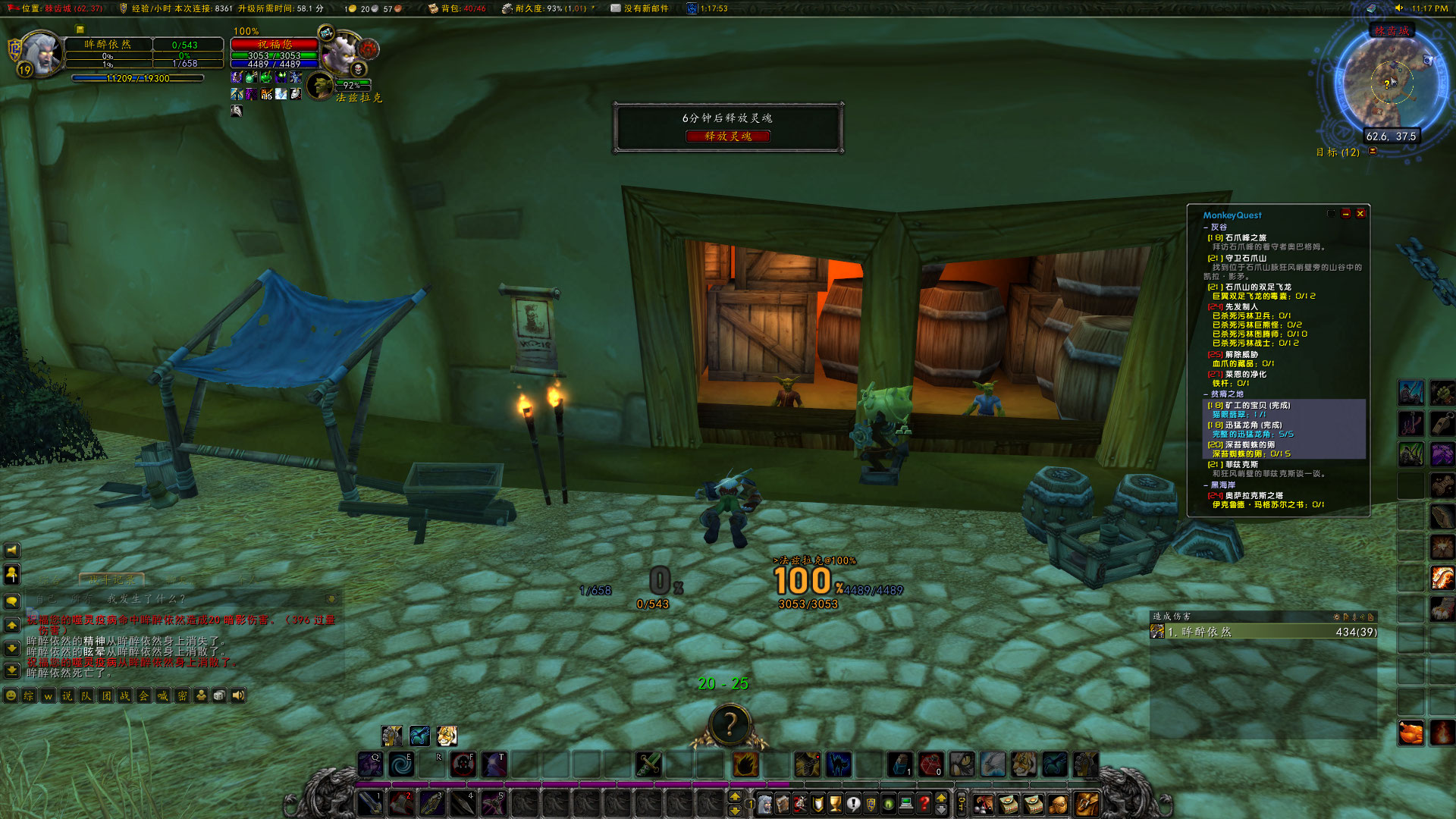
Task: Select the Q-labeled spell icon on the action bar
Action: click(x=371, y=764)
